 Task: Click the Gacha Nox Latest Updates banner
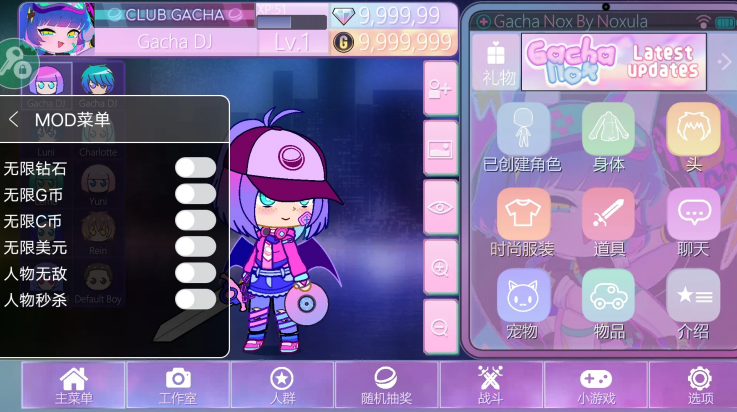pyautogui.click(x=613, y=61)
